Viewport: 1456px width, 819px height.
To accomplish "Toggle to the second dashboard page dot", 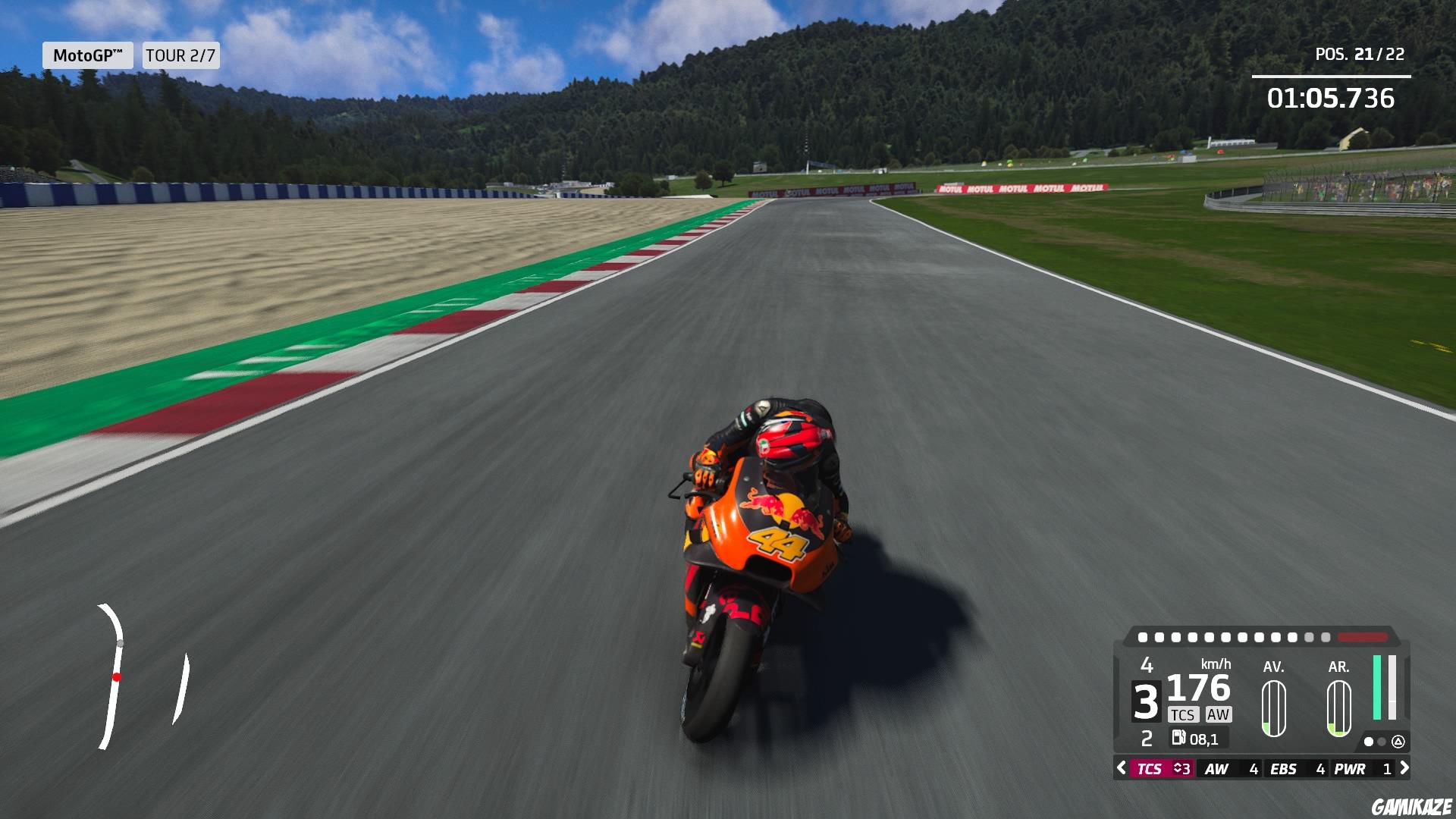I will point(1382,742).
